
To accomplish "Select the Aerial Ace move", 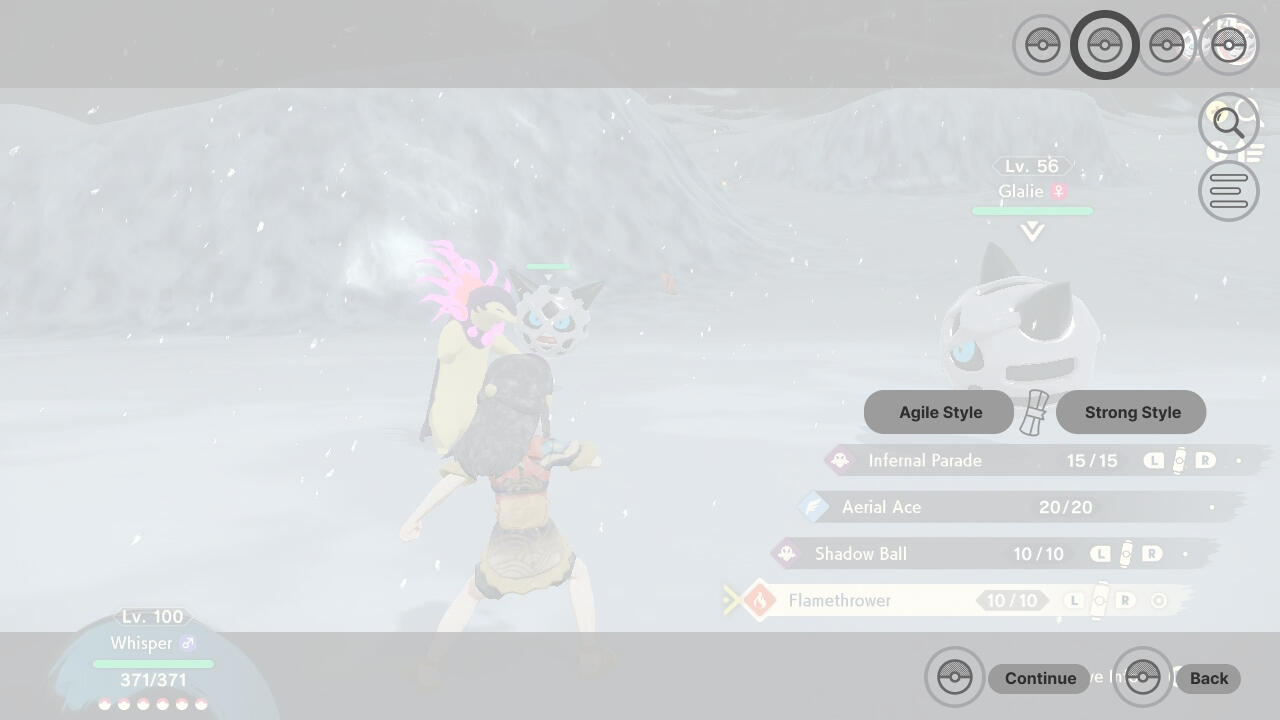I will pos(881,507).
